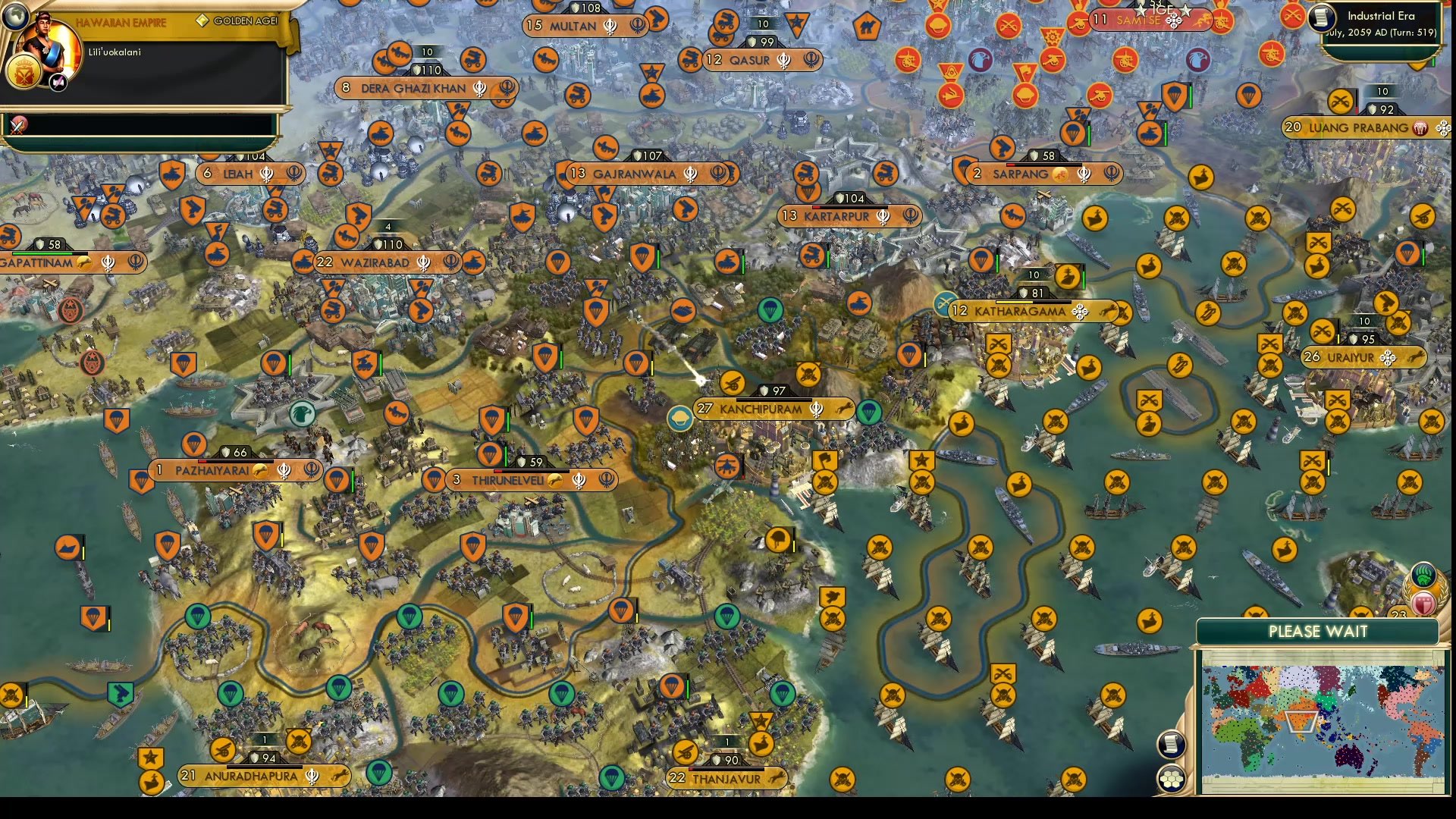The image size is (1456, 819).
Task: Click the green bear notification icon on right edge
Action: (1423, 576)
